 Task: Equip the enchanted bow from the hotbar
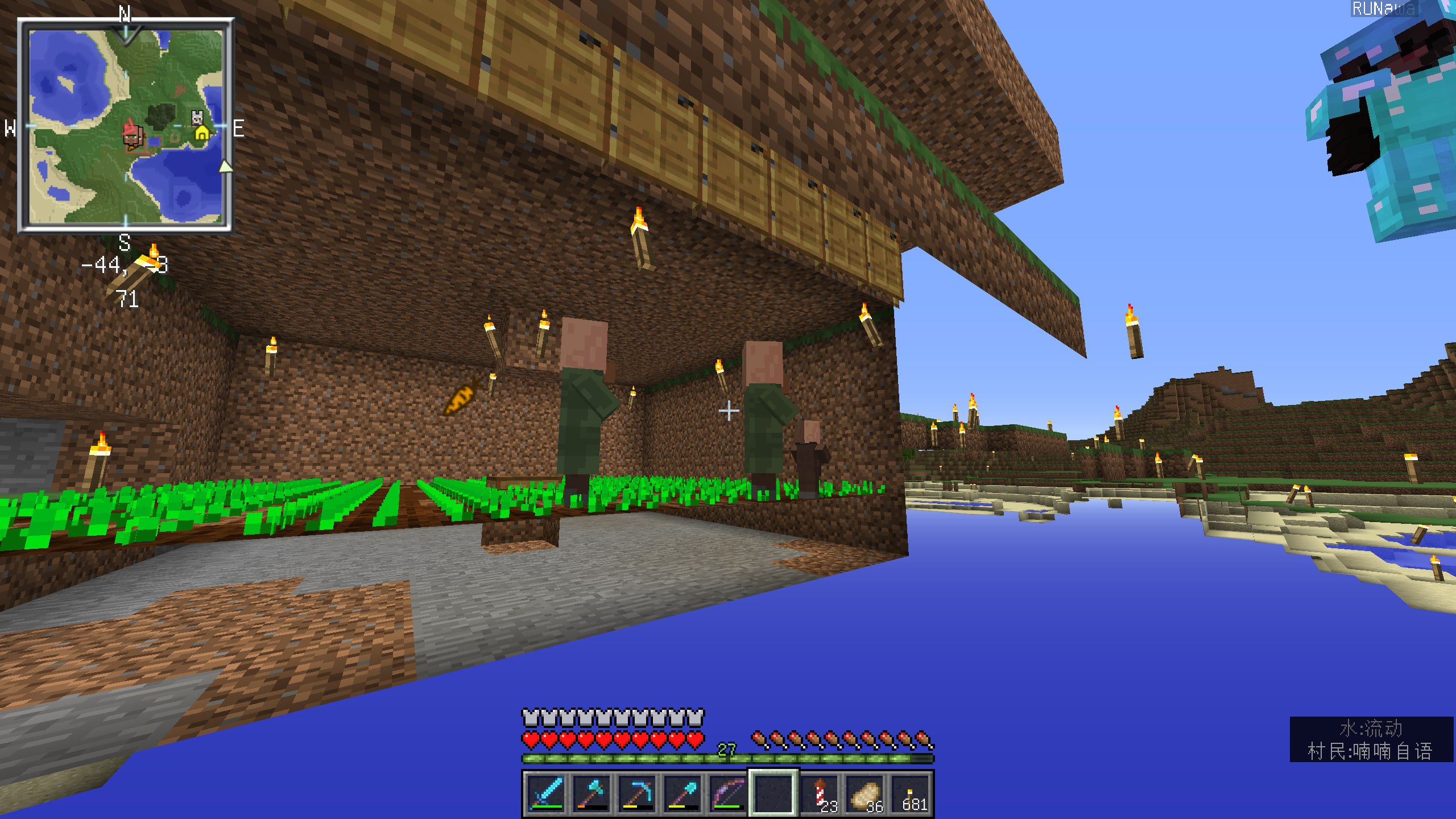tap(728, 793)
